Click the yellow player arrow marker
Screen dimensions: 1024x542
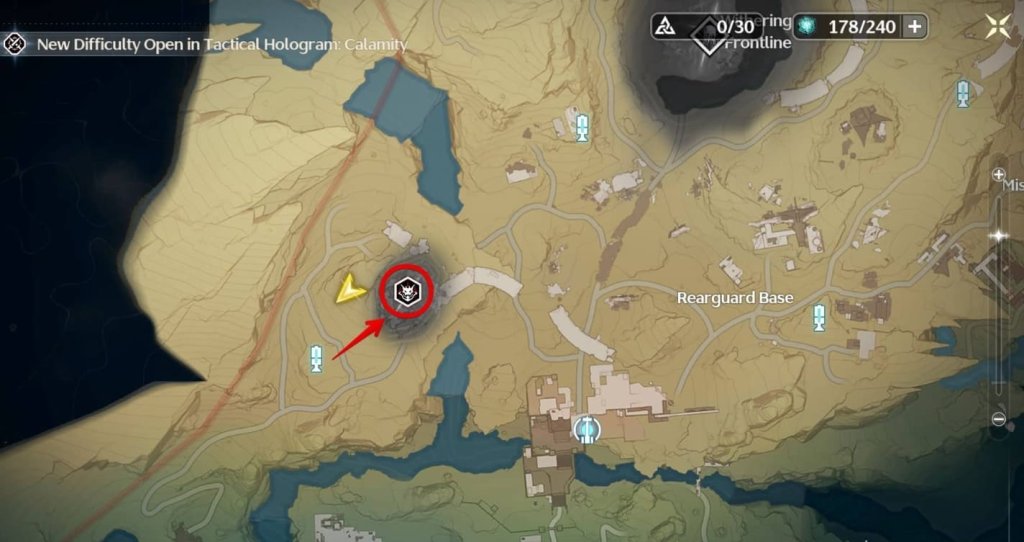click(x=349, y=290)
